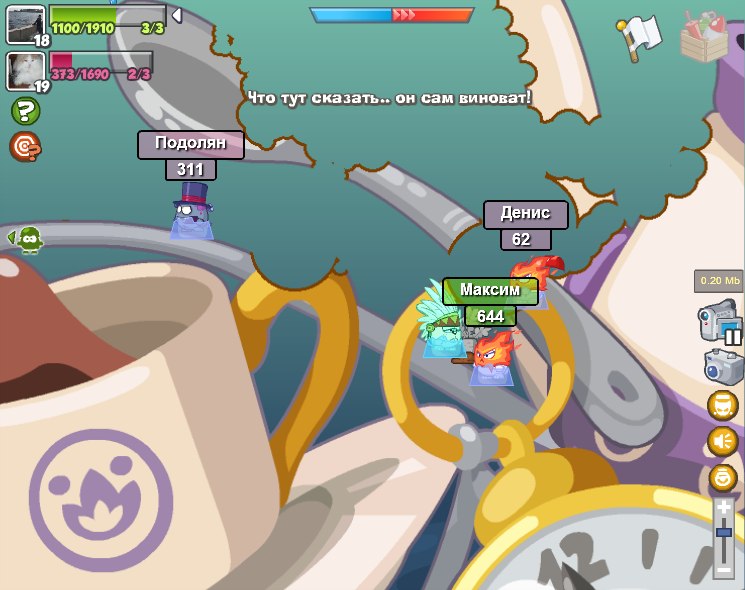Click the orange button above speaker
This screenshot has height=590, width=745.
click(x=722, y=405)
